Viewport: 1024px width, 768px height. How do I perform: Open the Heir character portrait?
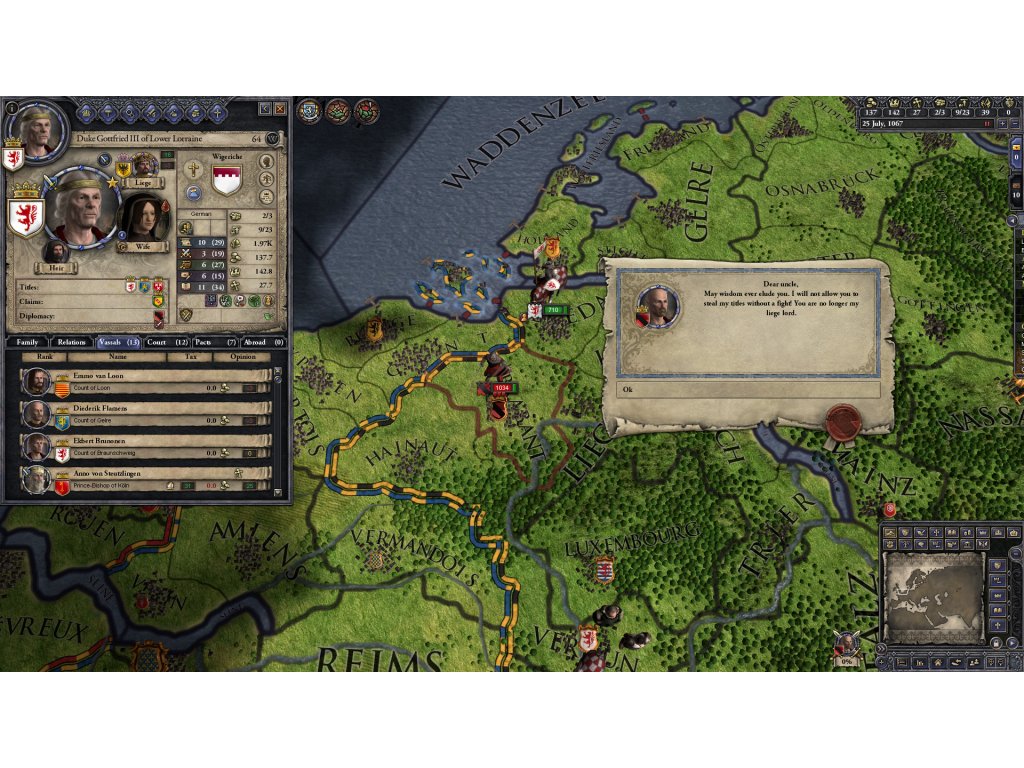[x=56, y=250]
